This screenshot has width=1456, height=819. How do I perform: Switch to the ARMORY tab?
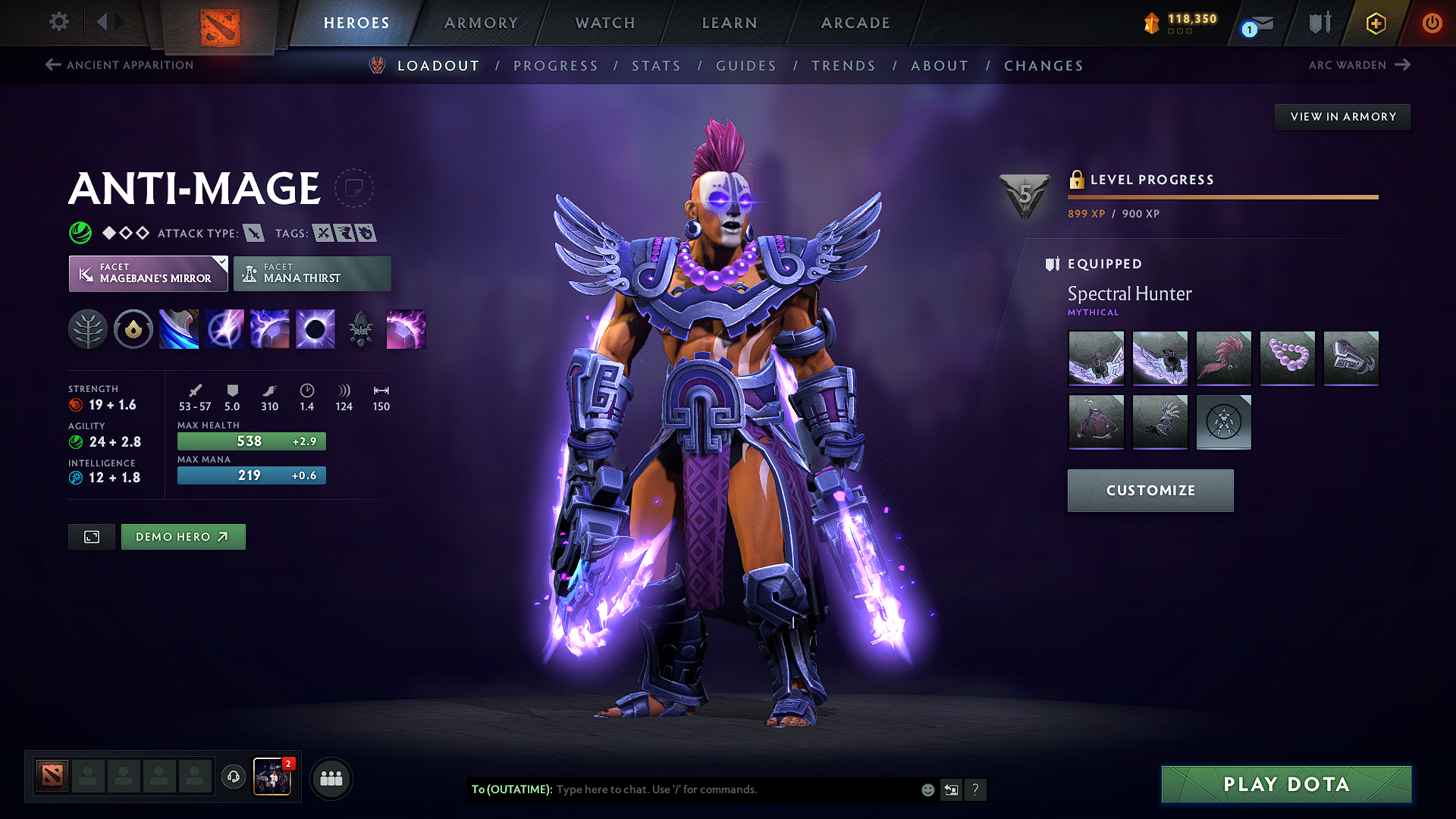[481, 23]
